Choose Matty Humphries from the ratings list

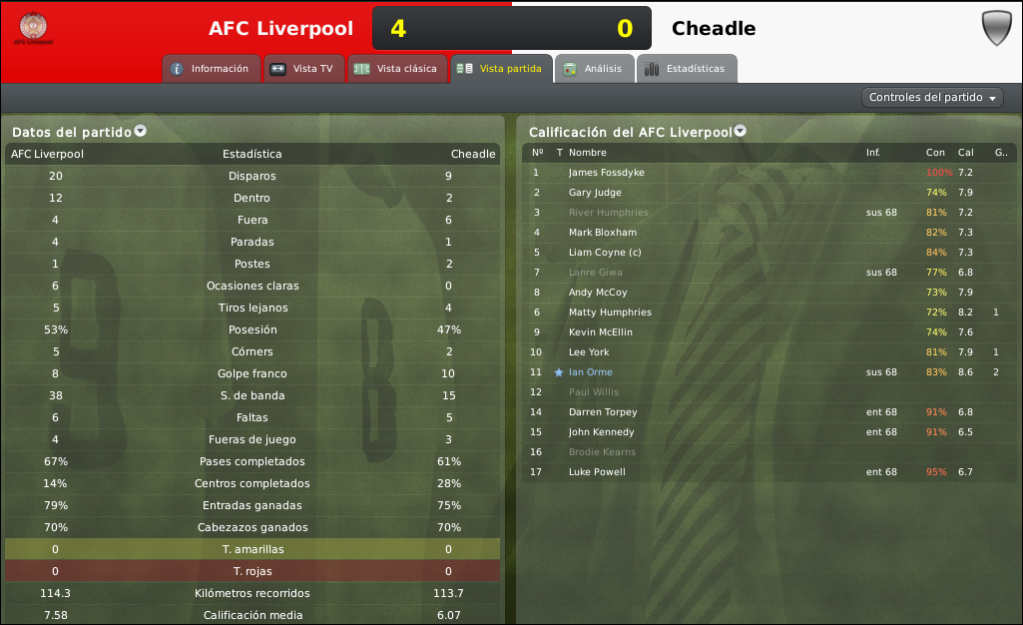[x=609, y=312]
